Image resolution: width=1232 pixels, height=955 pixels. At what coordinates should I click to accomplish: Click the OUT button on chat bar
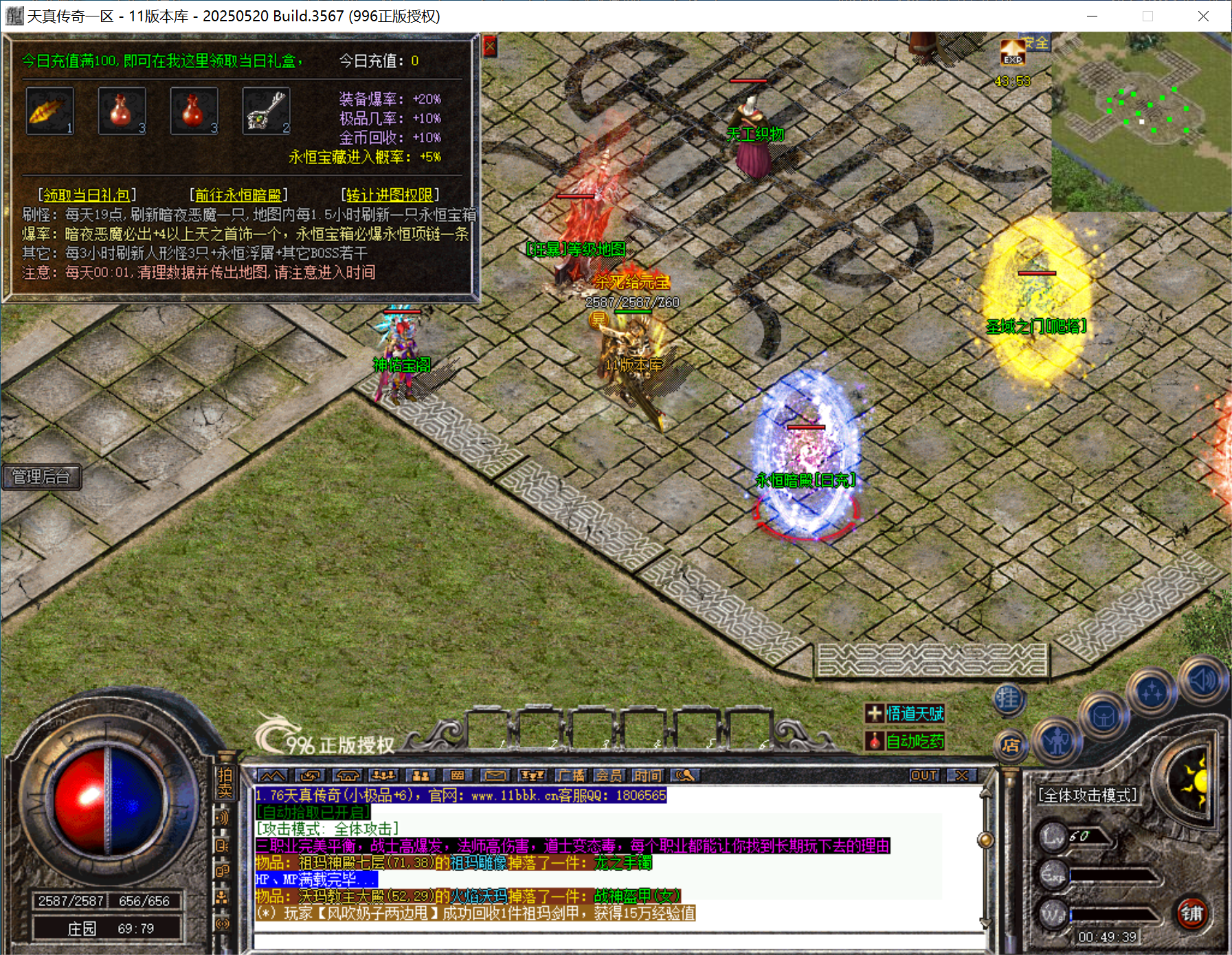click(924, 776)
